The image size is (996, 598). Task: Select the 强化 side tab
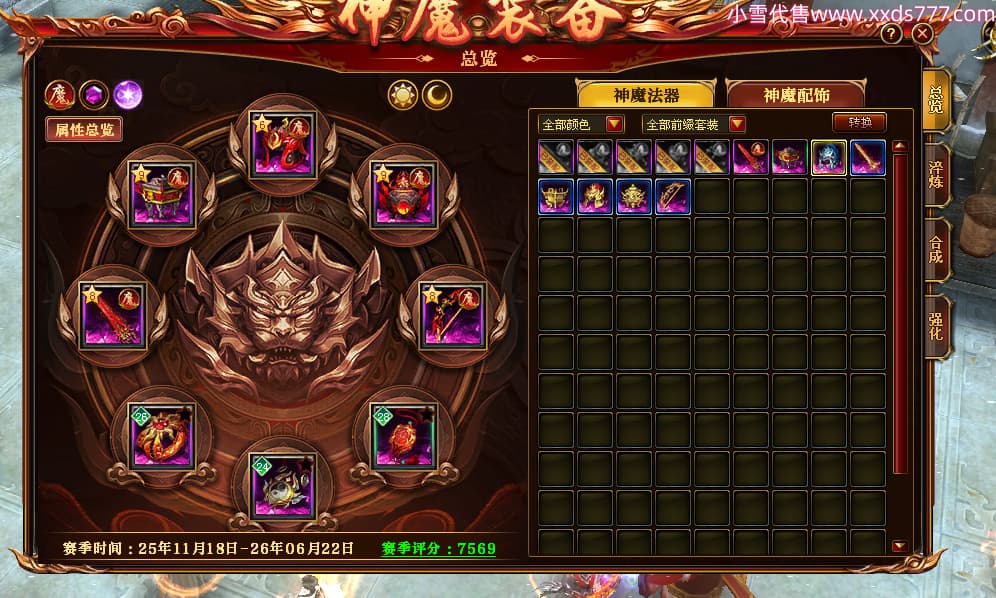tap(936, 326)
